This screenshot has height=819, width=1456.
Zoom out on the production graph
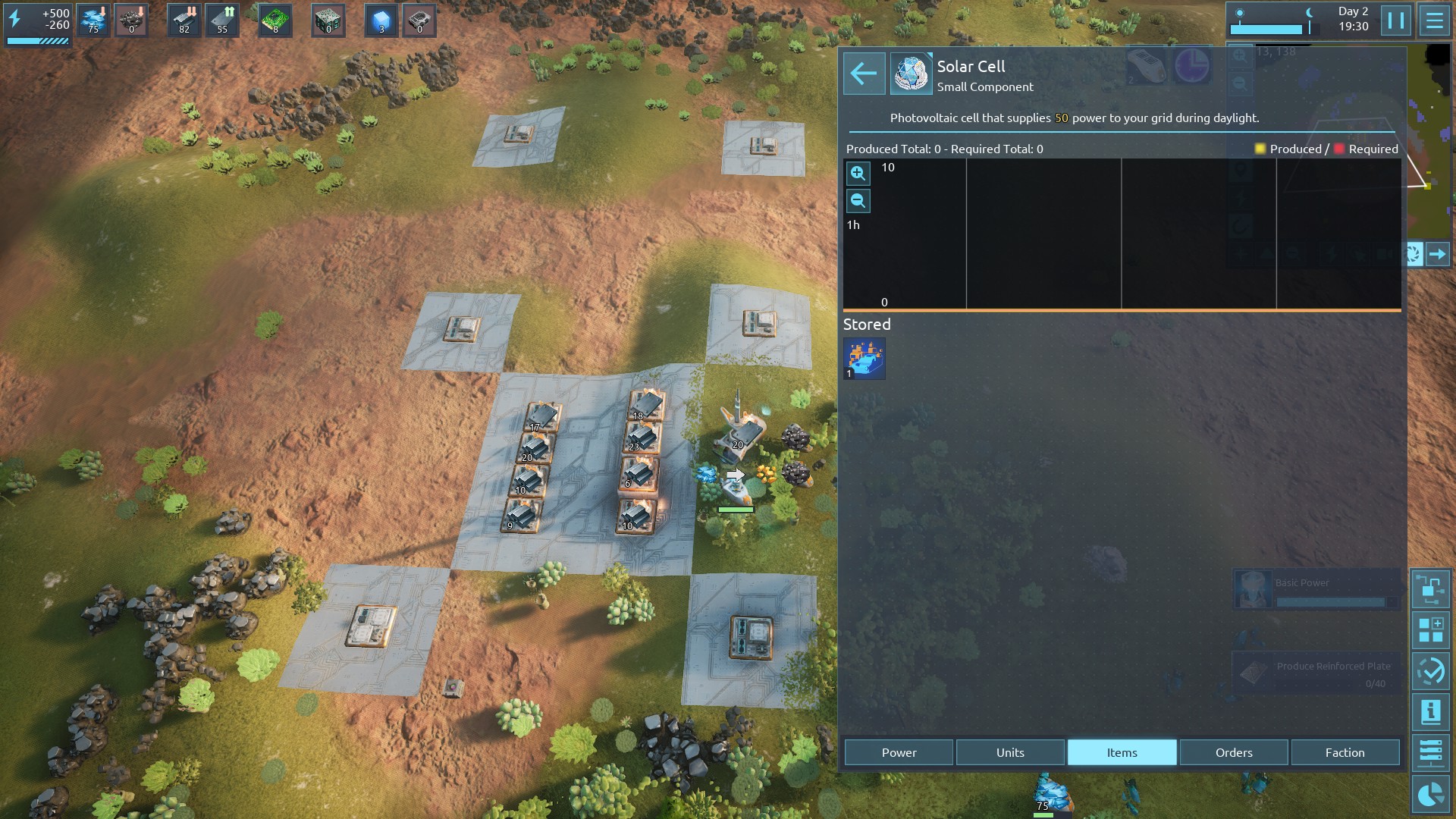click(858, 201)
